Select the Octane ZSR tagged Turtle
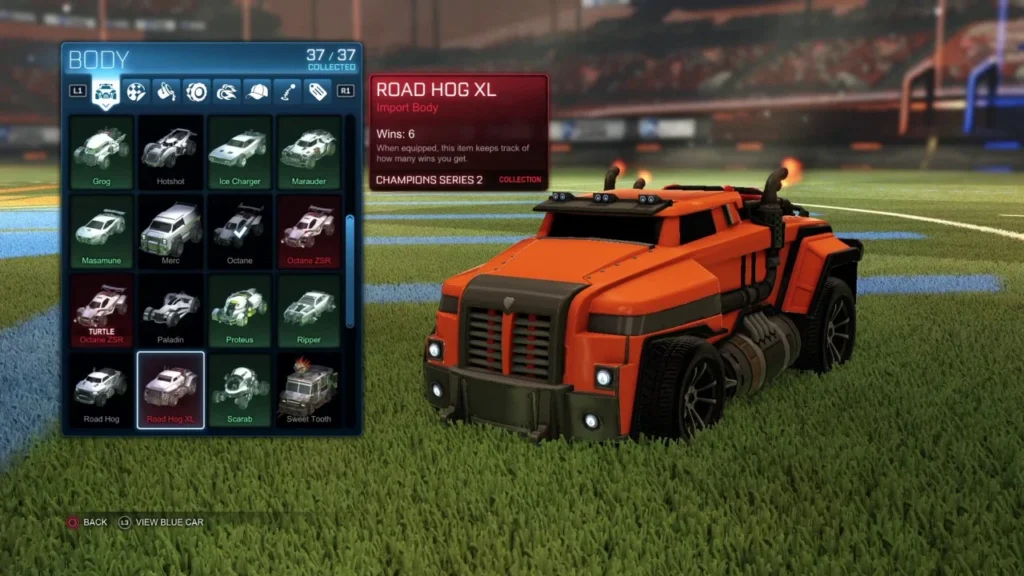1024x576 pixels. coord(101,310)
